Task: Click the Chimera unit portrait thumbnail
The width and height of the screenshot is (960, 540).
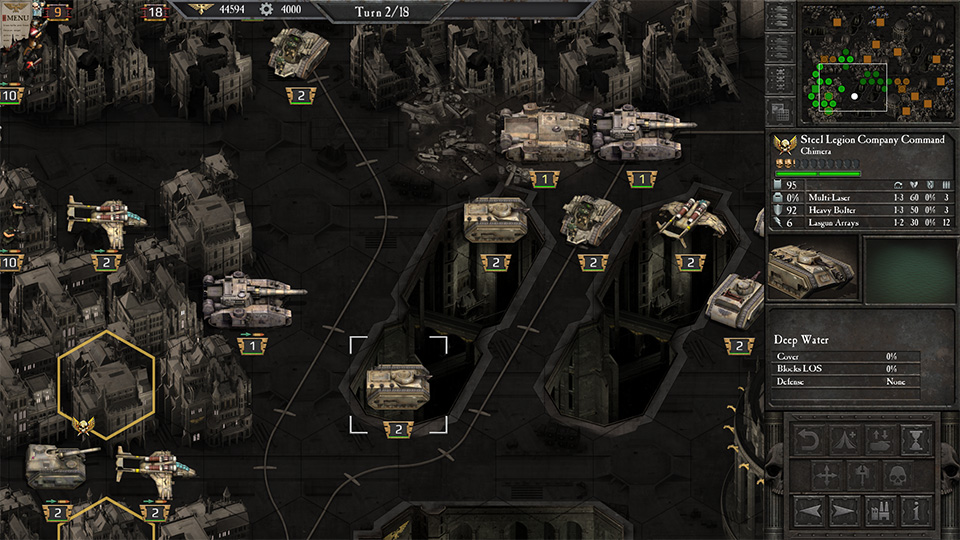Action: 811,268
